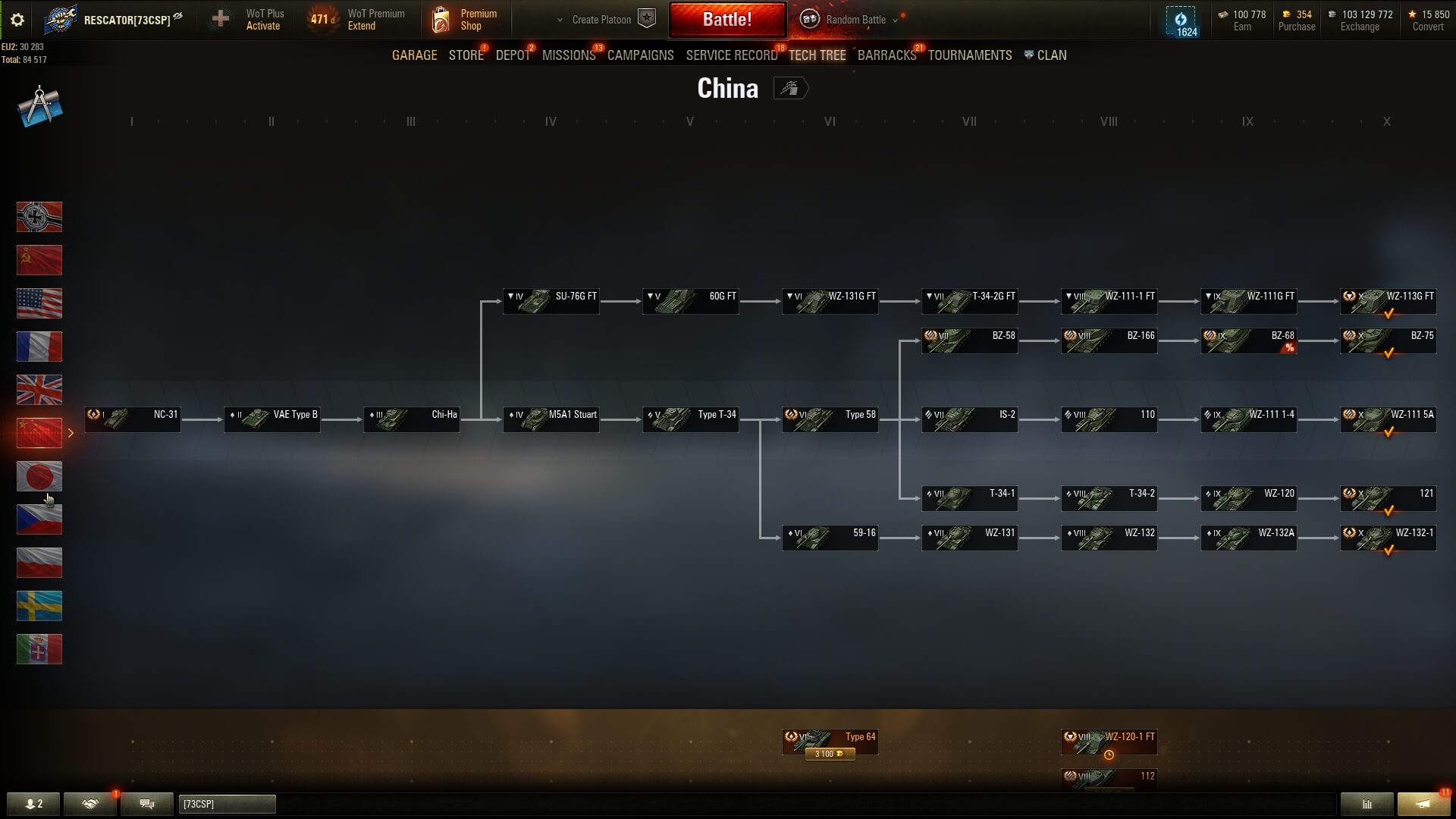Select the WZ-113G FT tank node
The image size is (1456, 819).
click(x=1388, y=301)
